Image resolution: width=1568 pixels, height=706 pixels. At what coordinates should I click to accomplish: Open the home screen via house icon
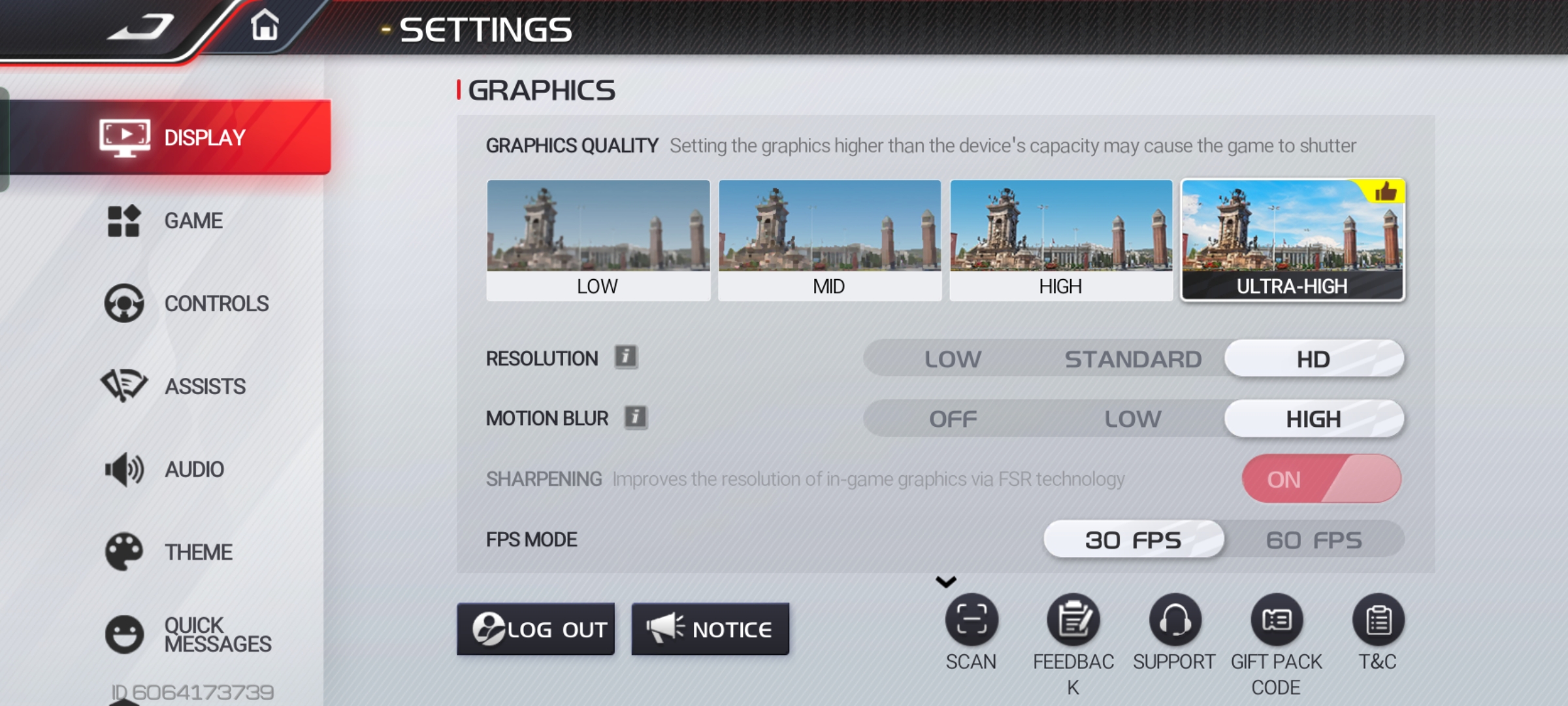pyautogui.click(x=265, y=26)
